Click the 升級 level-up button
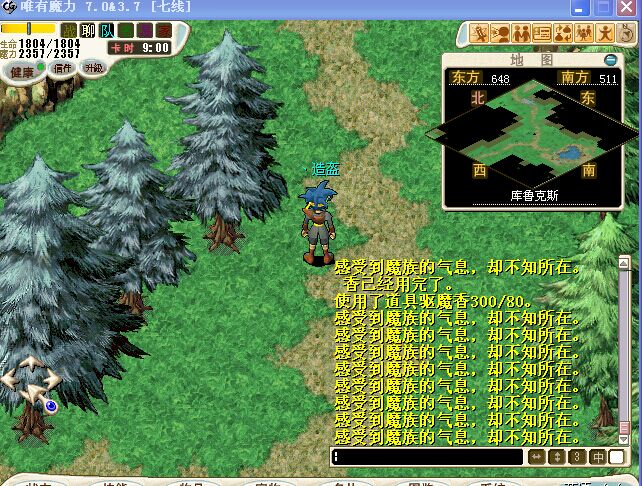 (93, 69)
